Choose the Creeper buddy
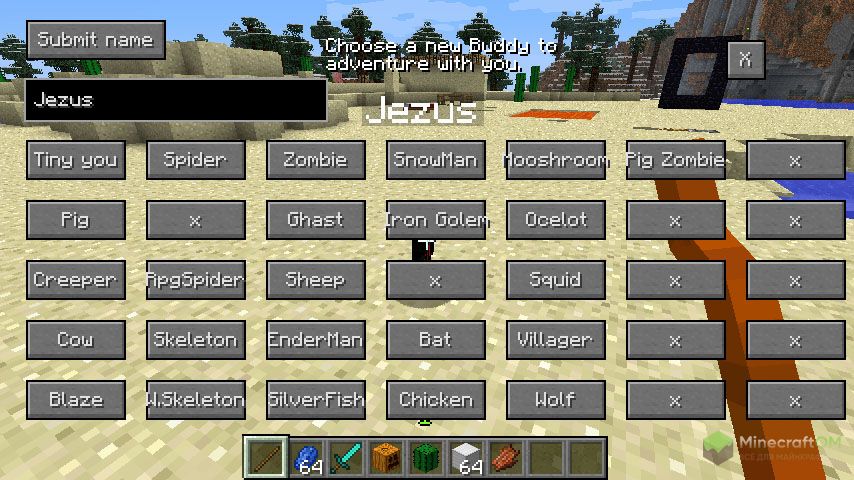 (76, 280)
